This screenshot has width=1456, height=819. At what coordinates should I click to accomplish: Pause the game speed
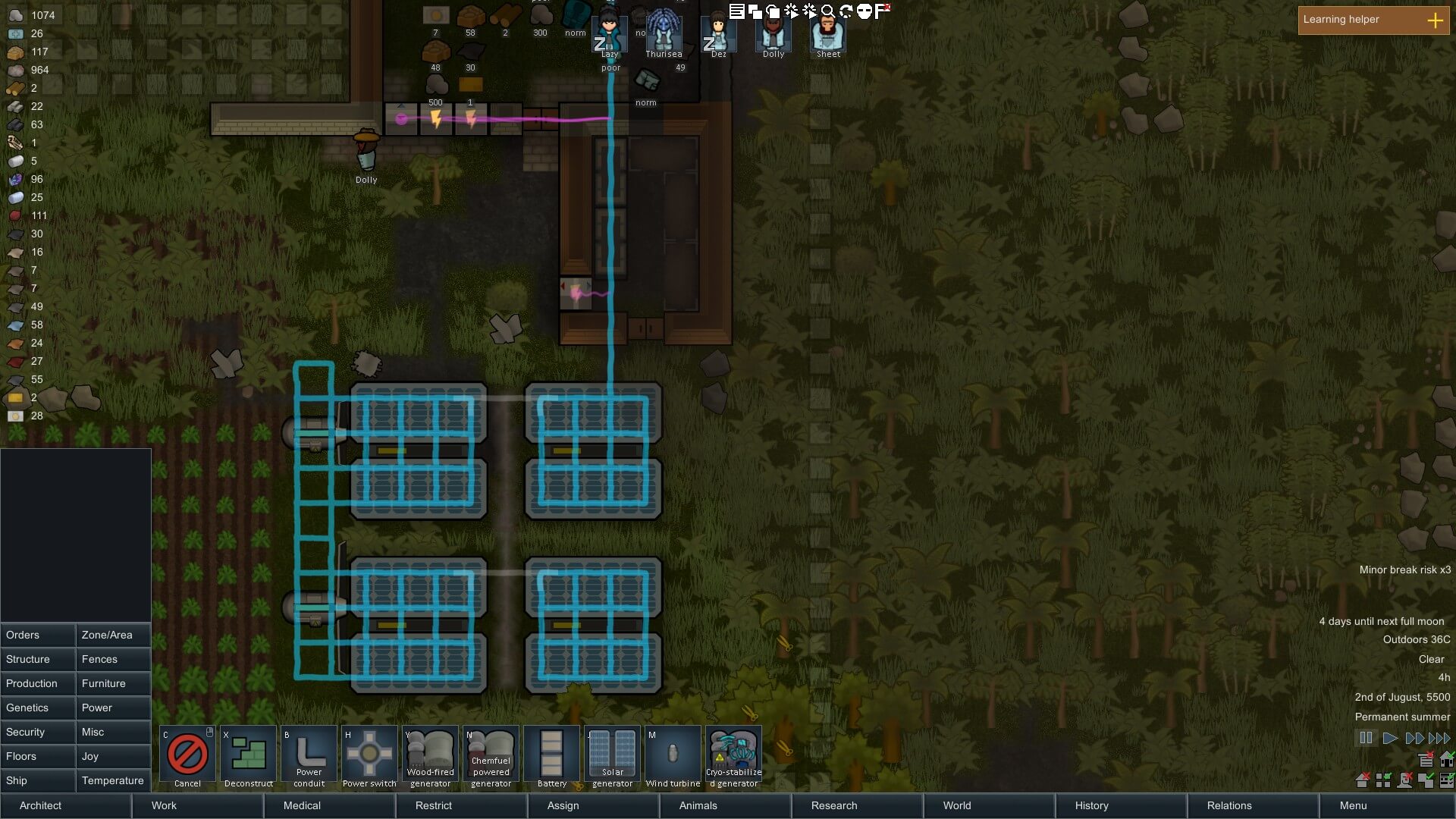point(1366,738)
